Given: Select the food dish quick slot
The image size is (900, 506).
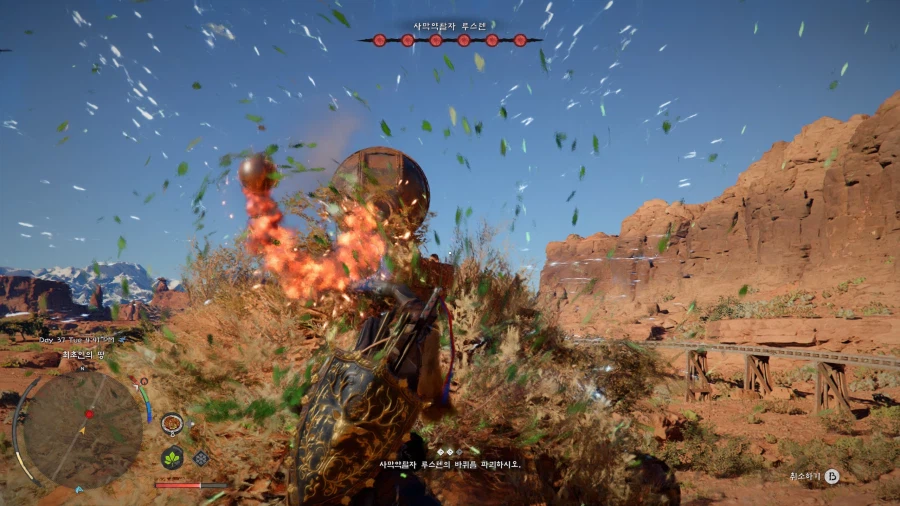Looking at the screenshot, I should (x=172, y=423).
